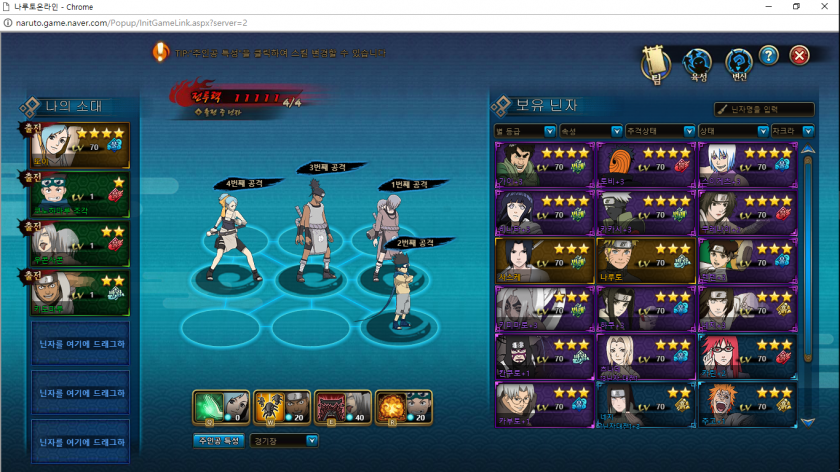Open the question mark help button

768,56
